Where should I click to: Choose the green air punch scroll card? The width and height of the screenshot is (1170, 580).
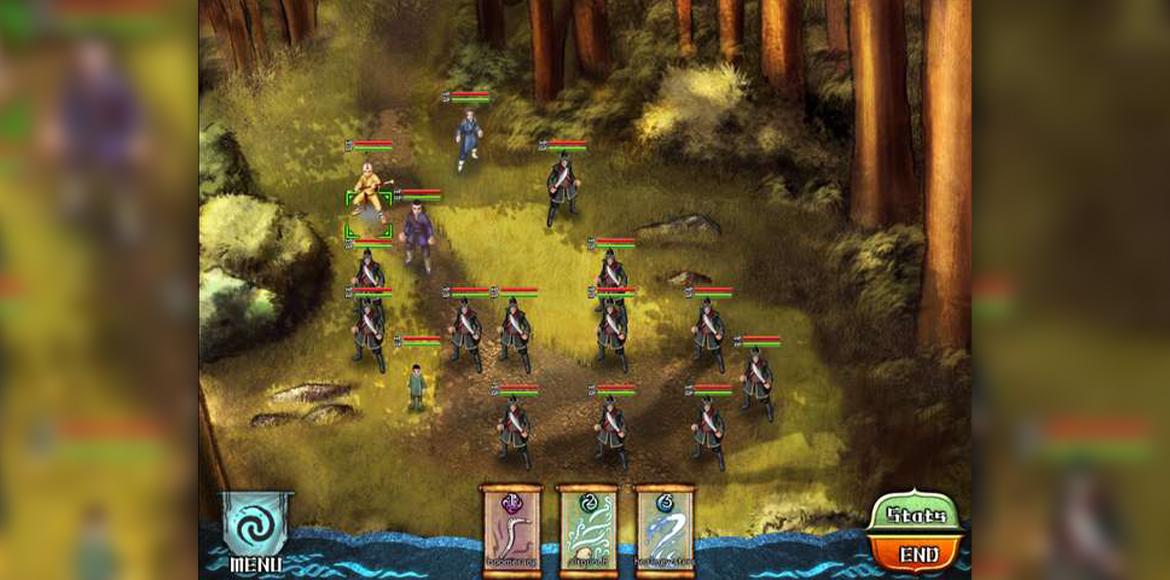tap(587, 530)
